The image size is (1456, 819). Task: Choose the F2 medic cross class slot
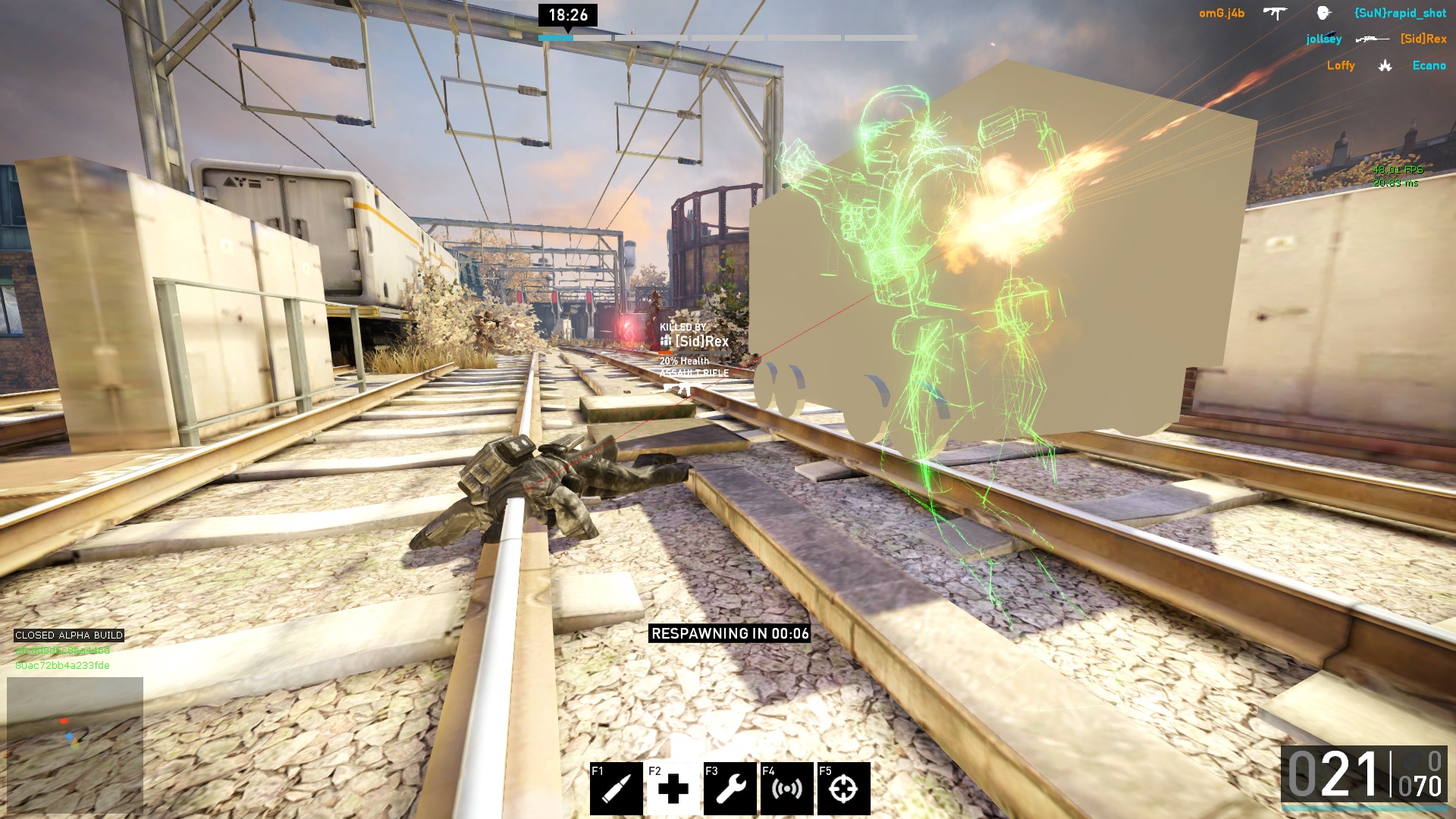point(673,789)
